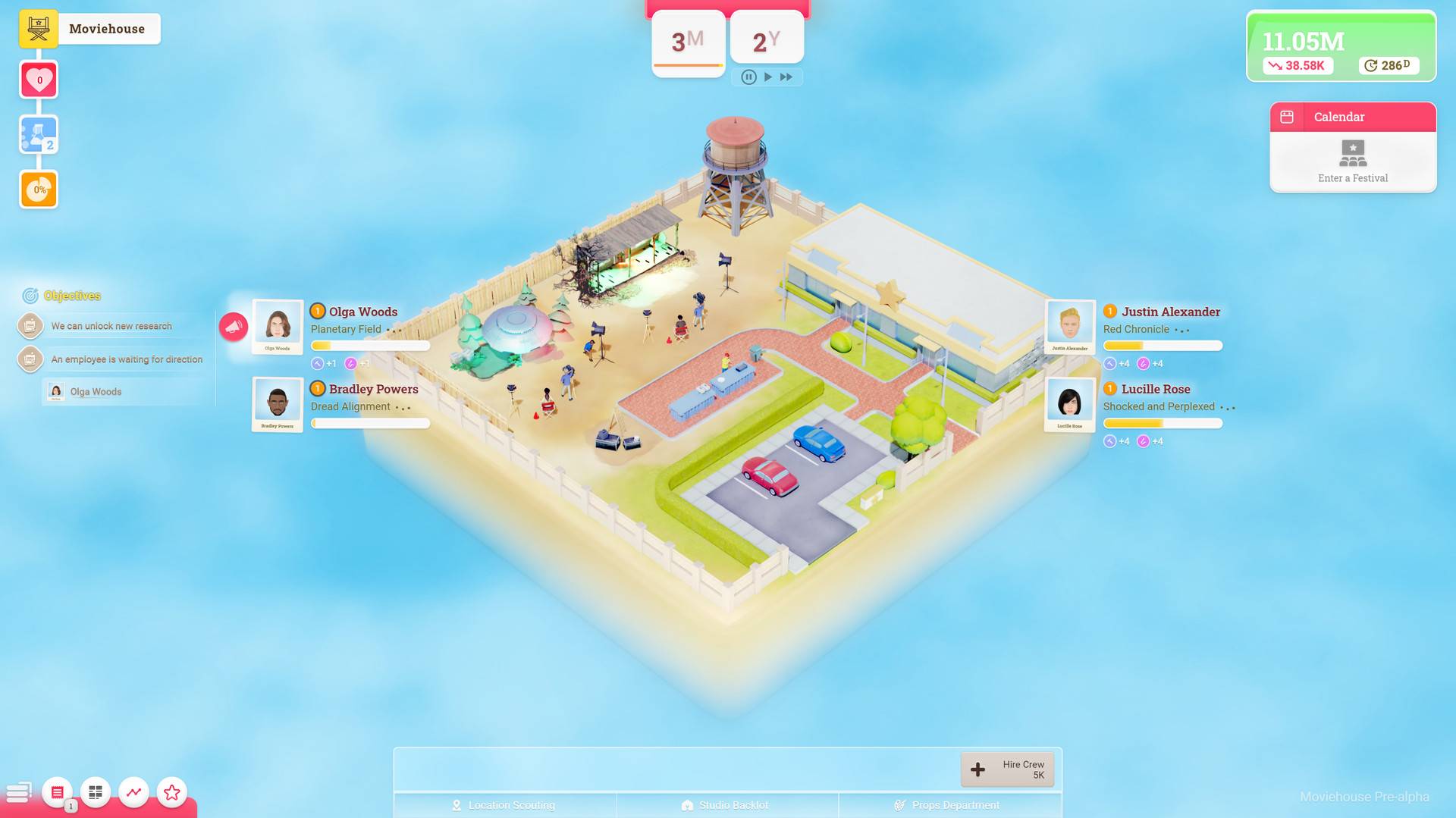1456x818 pixels.
Task: Select Olga Woods' portrait card
Action: click(x=278, y=327)
